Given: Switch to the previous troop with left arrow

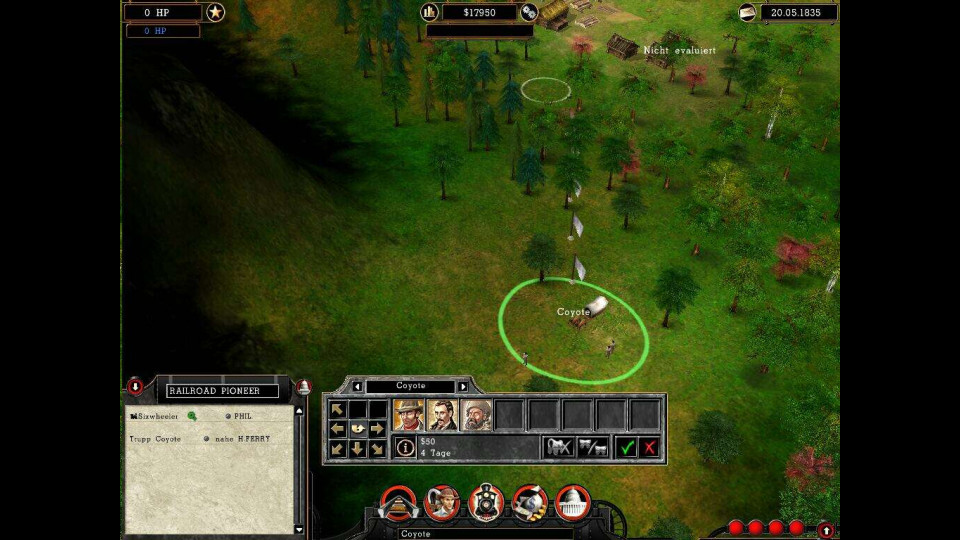Looking at the screenshot, I should coord(358,386).
